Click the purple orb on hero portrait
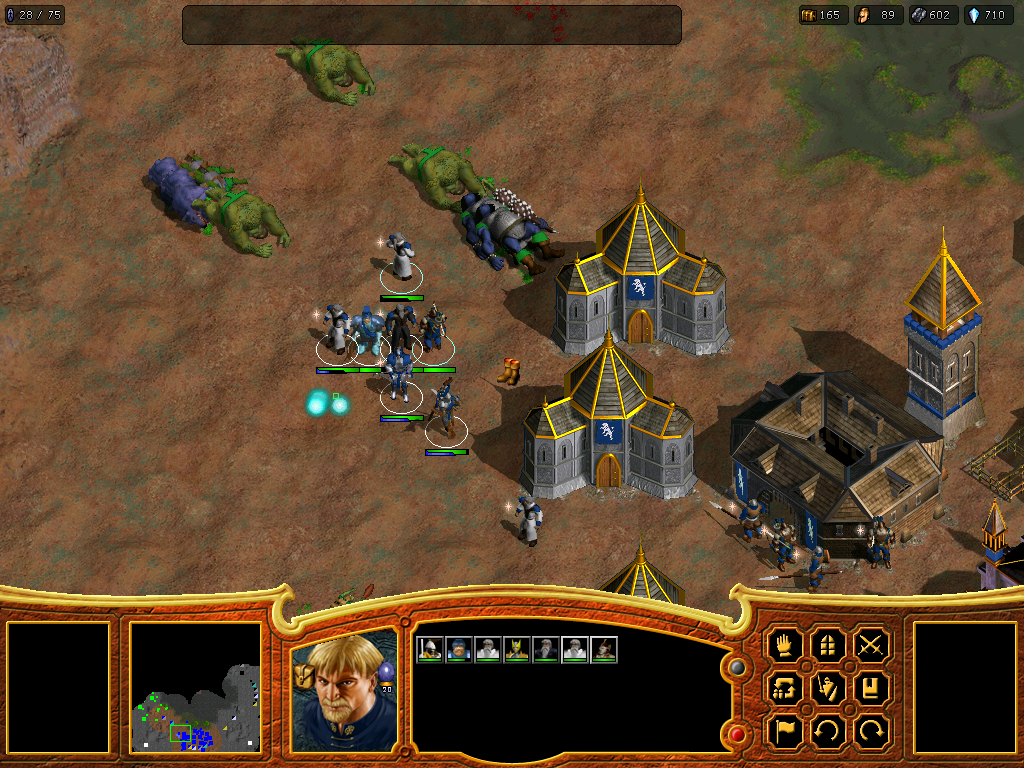Viewport: 1024px width, 768px height. click(x=385, y=672)
